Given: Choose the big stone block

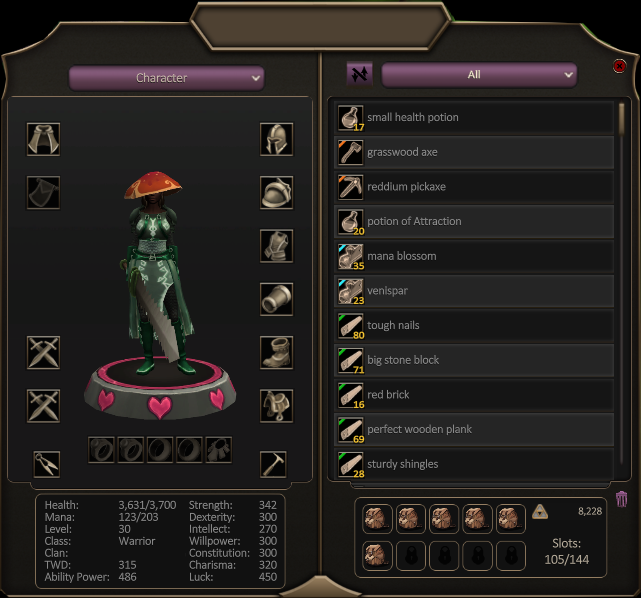Looking at the screenshot, I should point(475,360).
